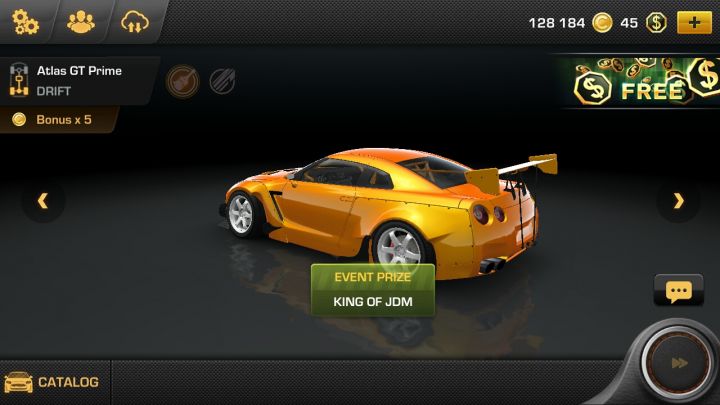Select the Atlas GT Prime drift panel
This screenshot has width=720, height=405.
tap(78, 80)
